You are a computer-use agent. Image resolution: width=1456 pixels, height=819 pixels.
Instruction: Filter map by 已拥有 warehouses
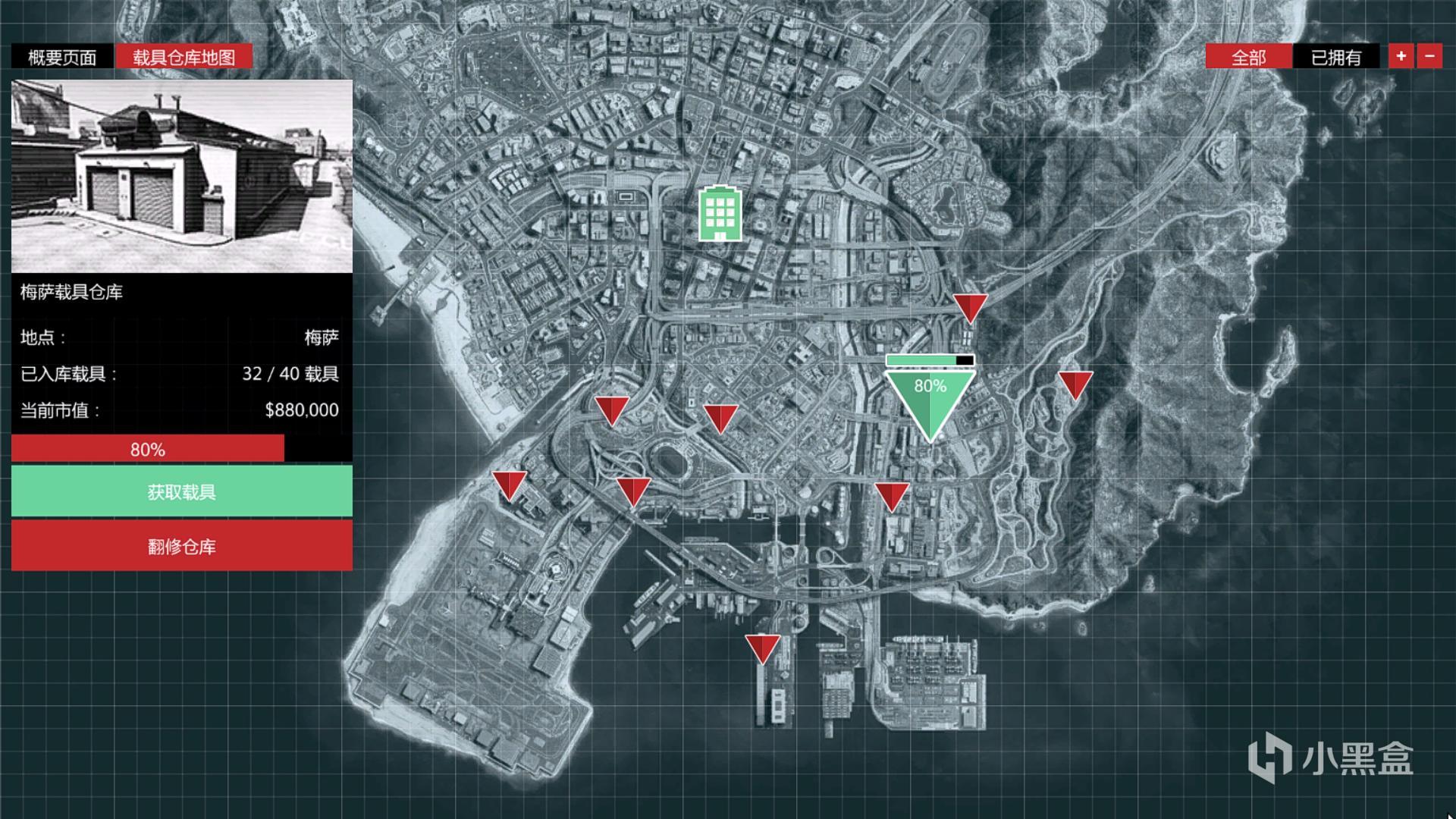click(1335, 57)
